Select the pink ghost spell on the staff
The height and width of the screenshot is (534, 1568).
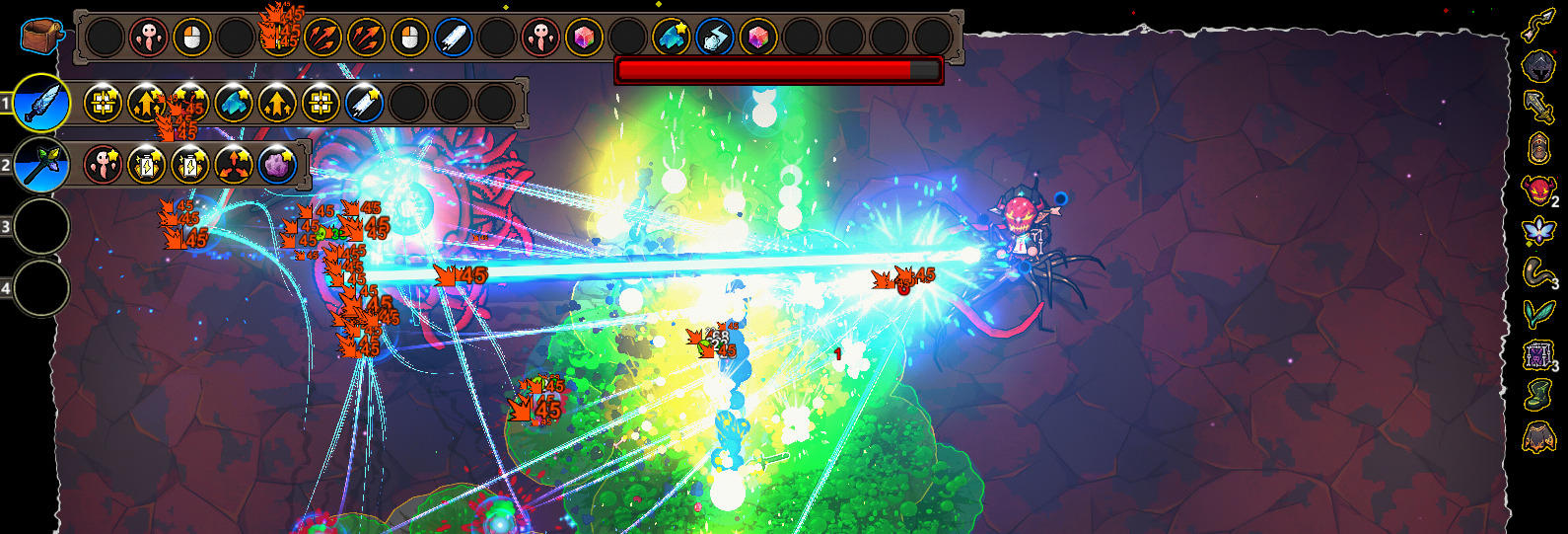tap(104, 164)
